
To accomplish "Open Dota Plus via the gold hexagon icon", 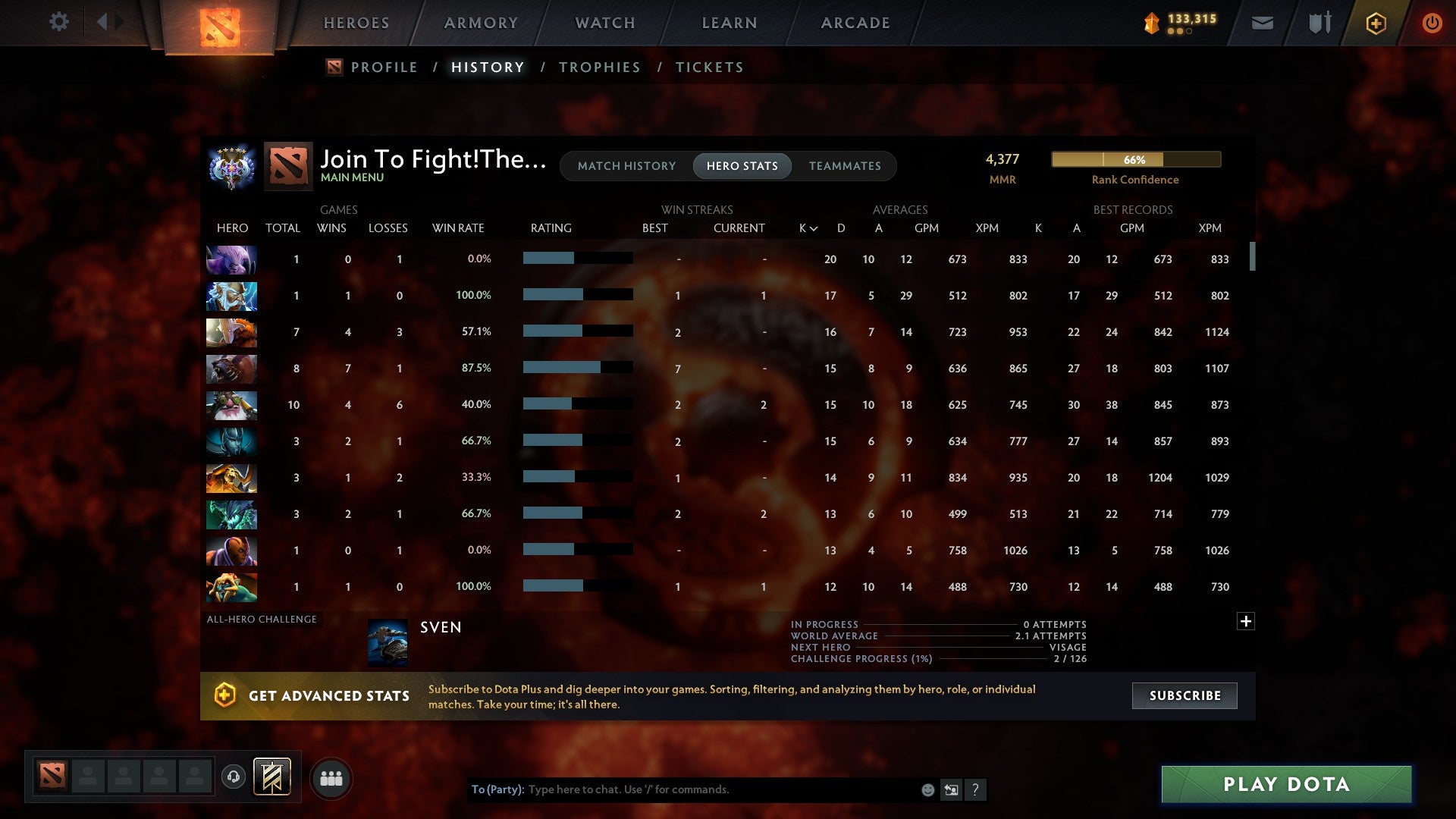I will point(1376,23).
